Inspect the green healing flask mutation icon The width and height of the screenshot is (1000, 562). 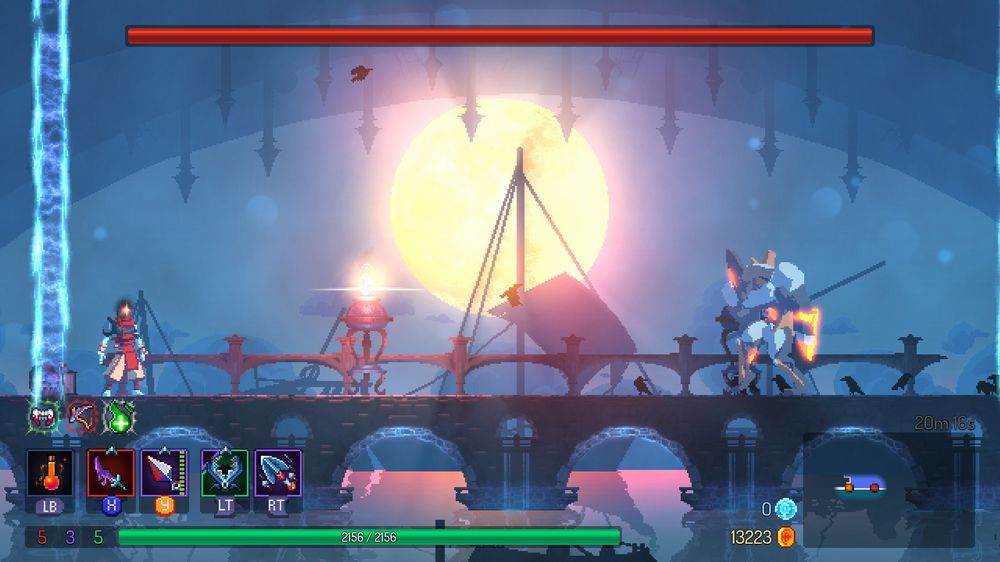click(x=119, y=415)
